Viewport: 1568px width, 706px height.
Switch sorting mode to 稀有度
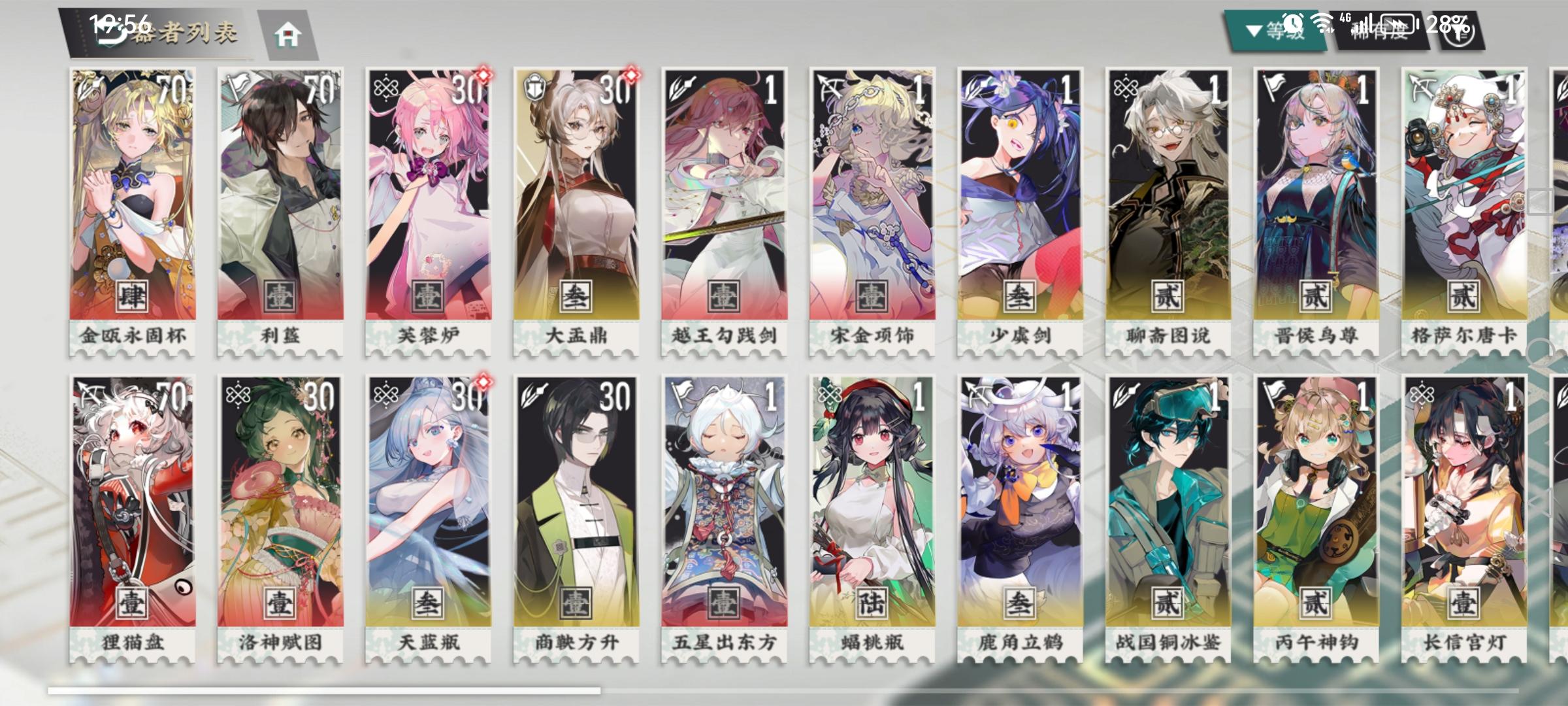point(1379,29)
